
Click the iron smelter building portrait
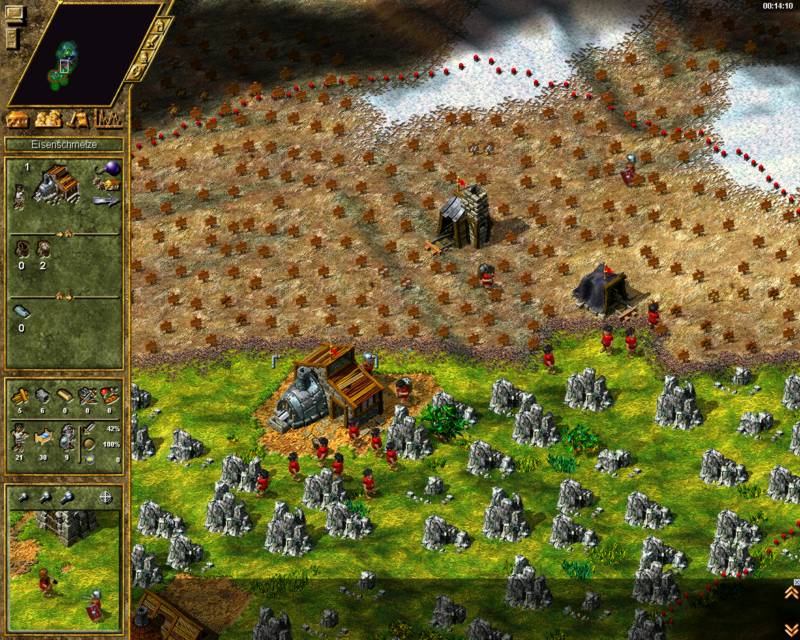click(55, 184)
